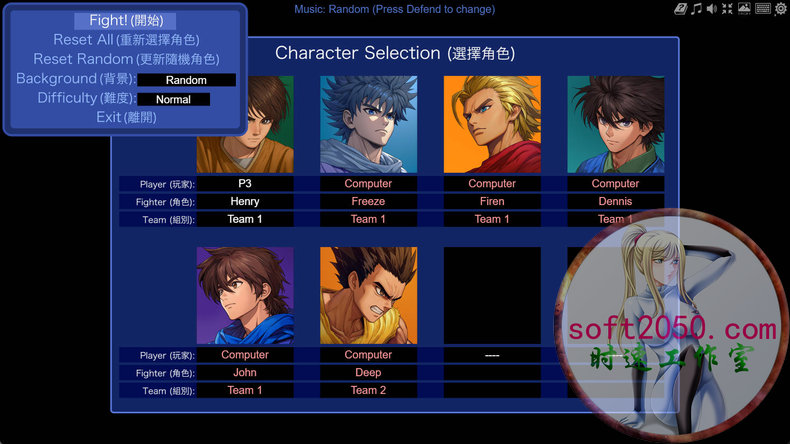This screenshot has width=790, height=444.
Task: Open the picture icon in the top bar
Action: 744,9
